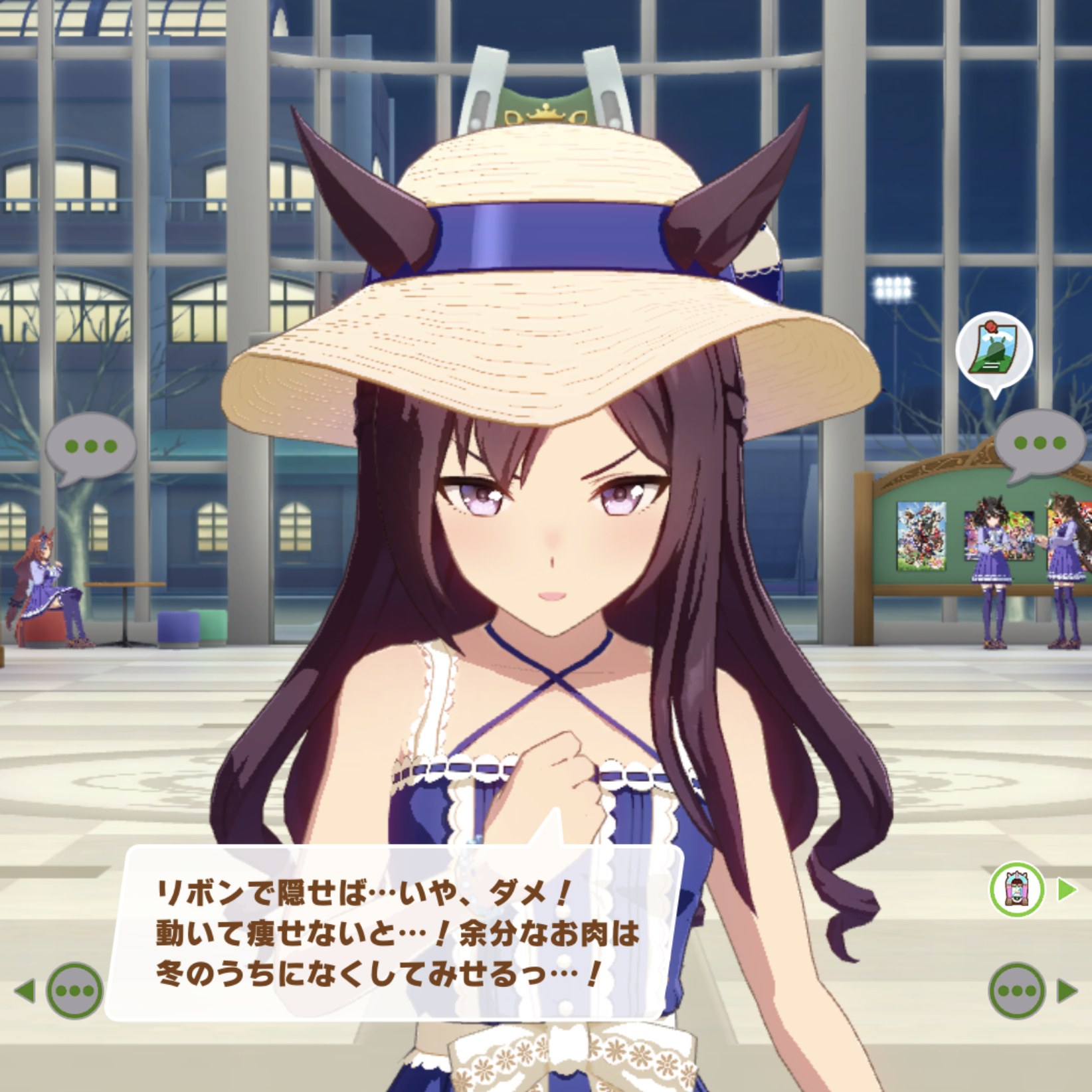This screenshot has height=1092, width=1092.
Task: Open the speech bubble above the seated girl
Action: [90, 446]
